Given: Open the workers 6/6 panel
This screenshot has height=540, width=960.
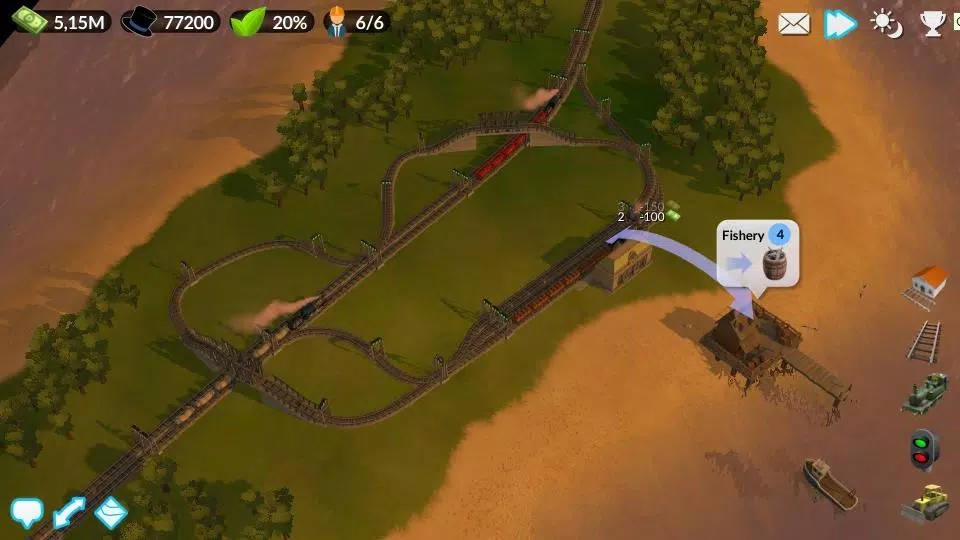Looking at the screenshot, I should coord(356,21).
